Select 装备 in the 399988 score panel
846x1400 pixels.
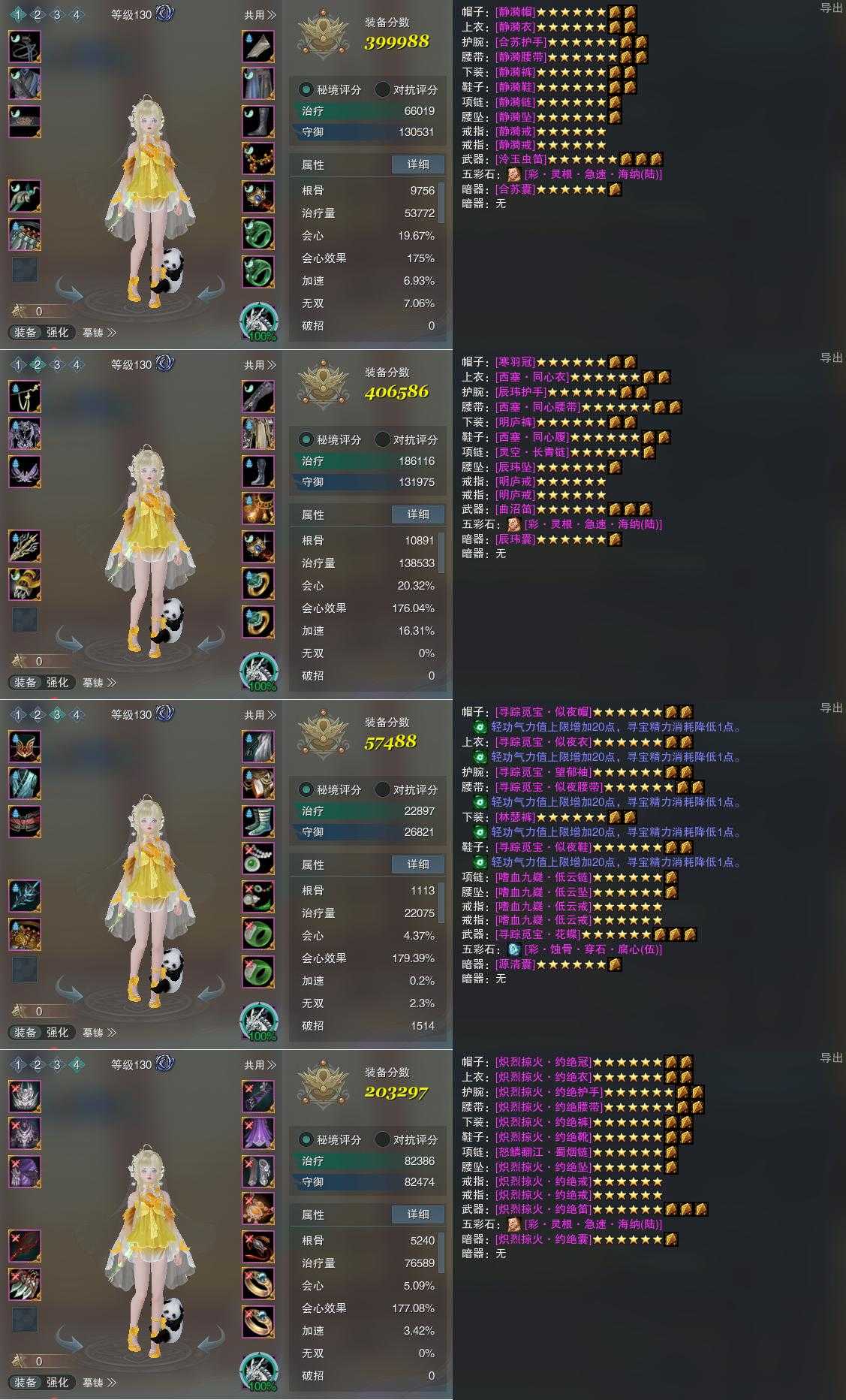25,333
